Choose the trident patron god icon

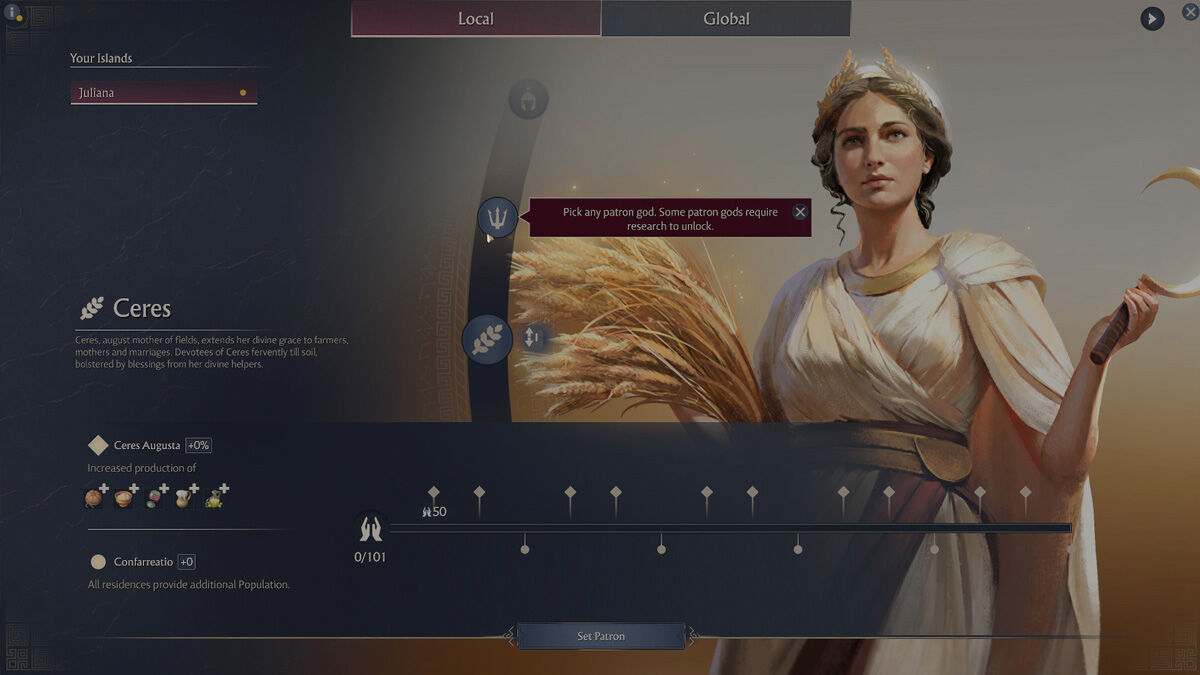(x=498, y=216)
